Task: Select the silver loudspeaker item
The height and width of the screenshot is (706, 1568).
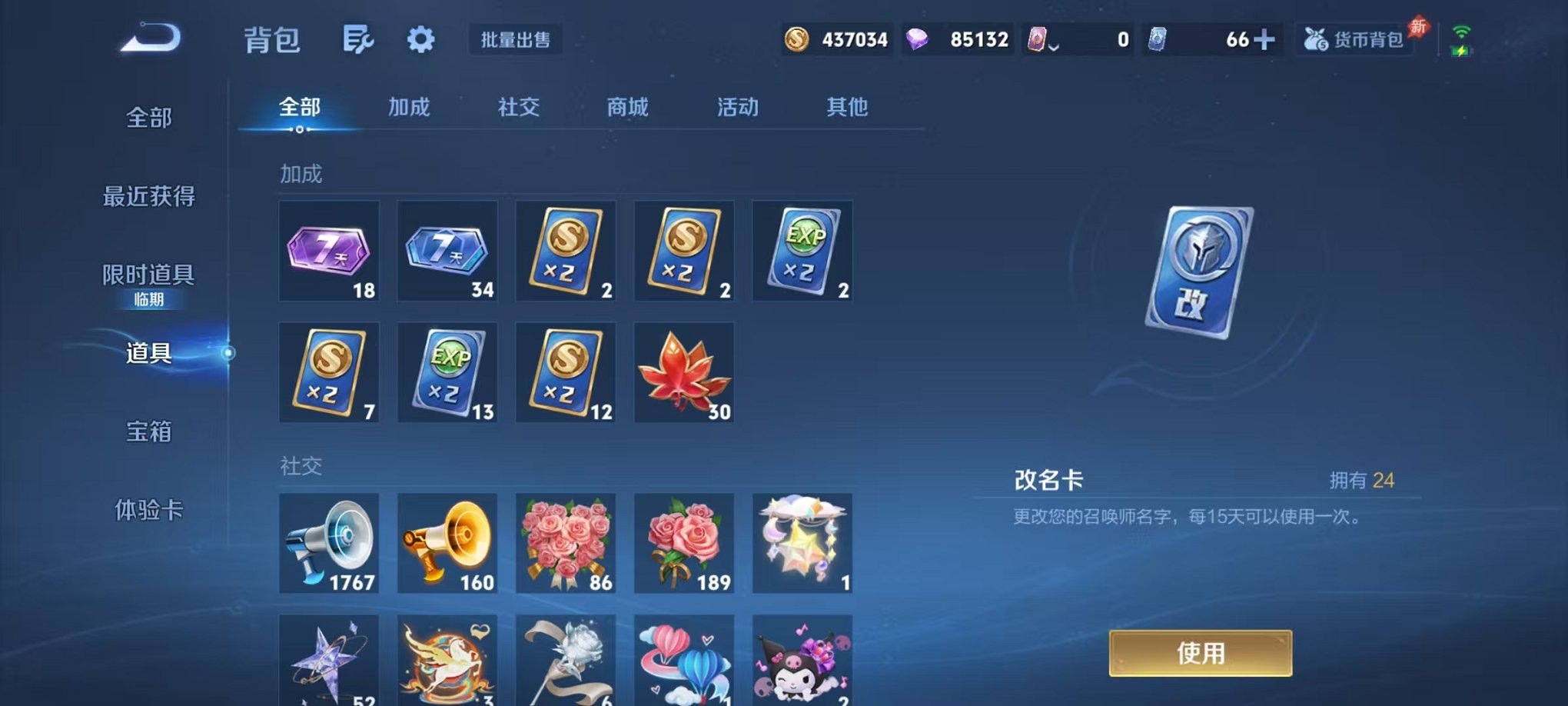Action: [329, 544]
